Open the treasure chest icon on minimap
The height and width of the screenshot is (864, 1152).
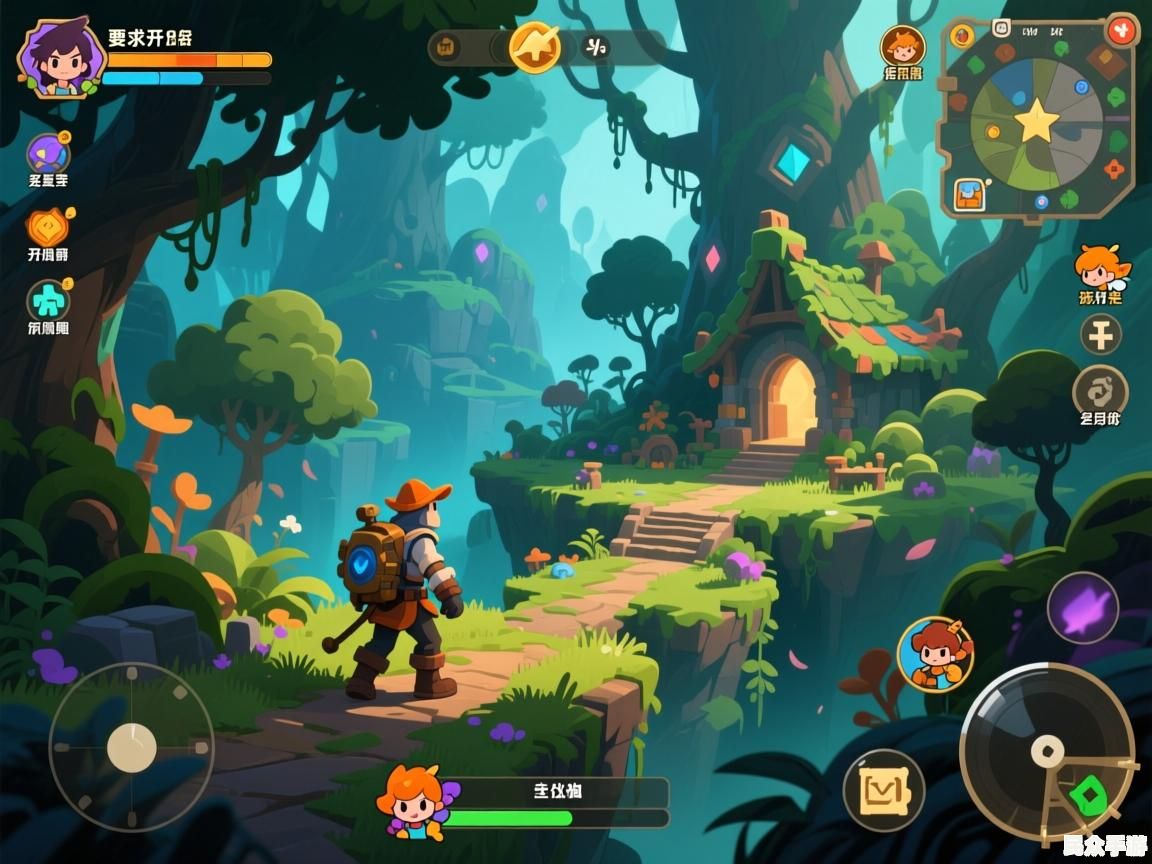coord(969,194)
